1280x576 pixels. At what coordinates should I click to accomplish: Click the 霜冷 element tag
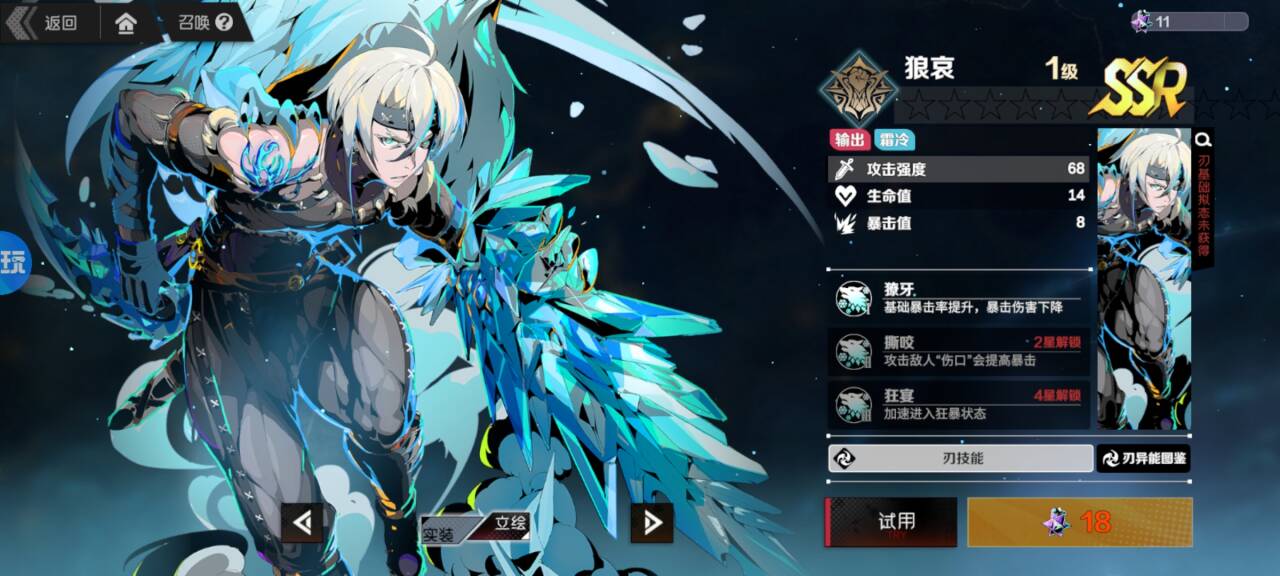click(894, 140)
